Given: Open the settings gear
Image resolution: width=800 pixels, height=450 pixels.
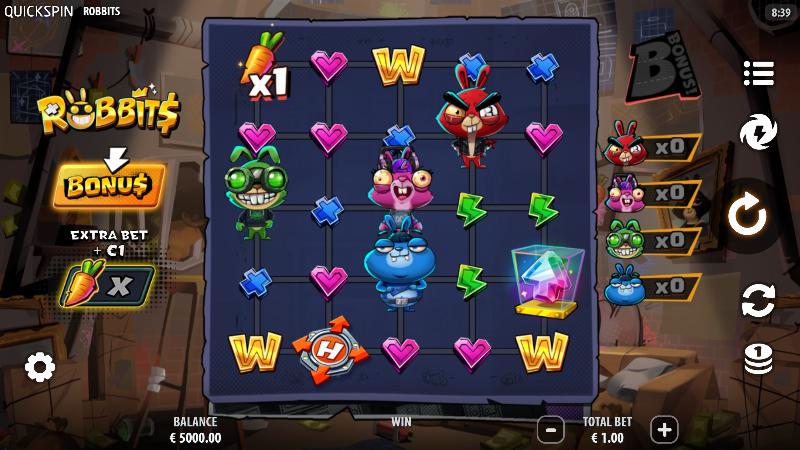Looking at the screenshot, I should 39,367.
